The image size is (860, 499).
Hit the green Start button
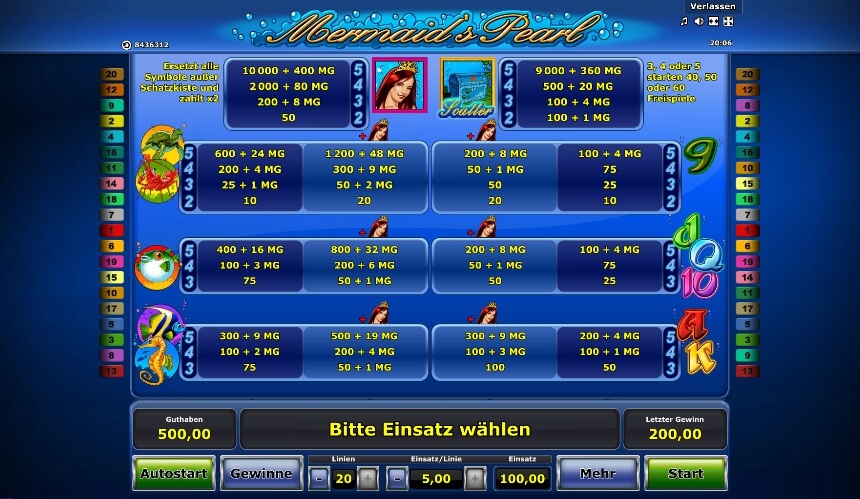click(x=685, y=474)
